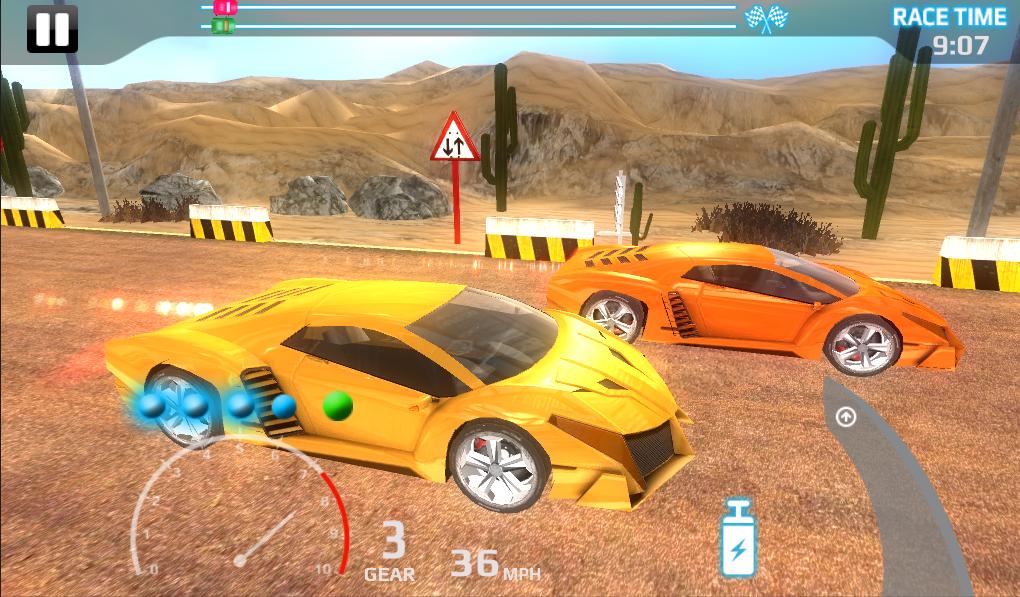Pause the race

(x=52, y=29)
